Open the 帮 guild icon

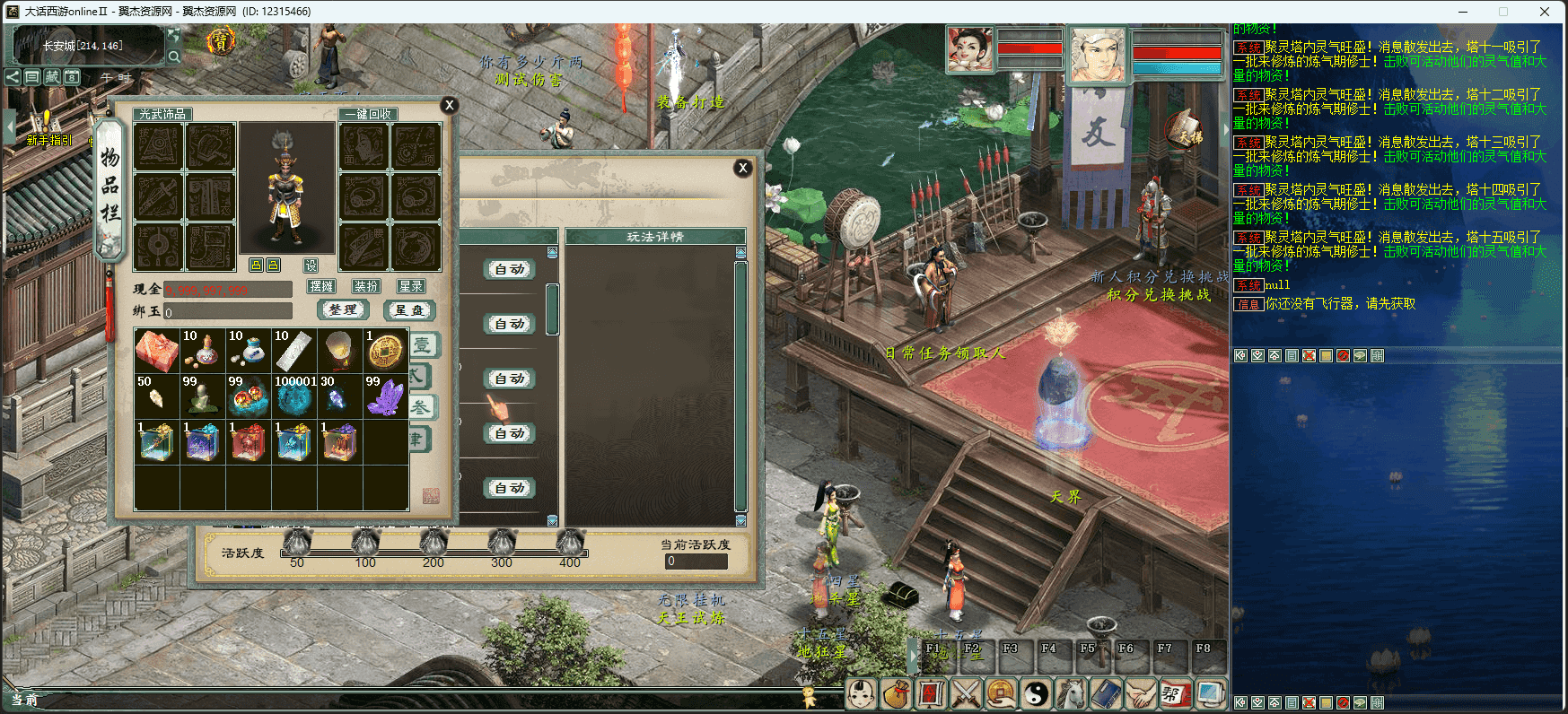1174,693
